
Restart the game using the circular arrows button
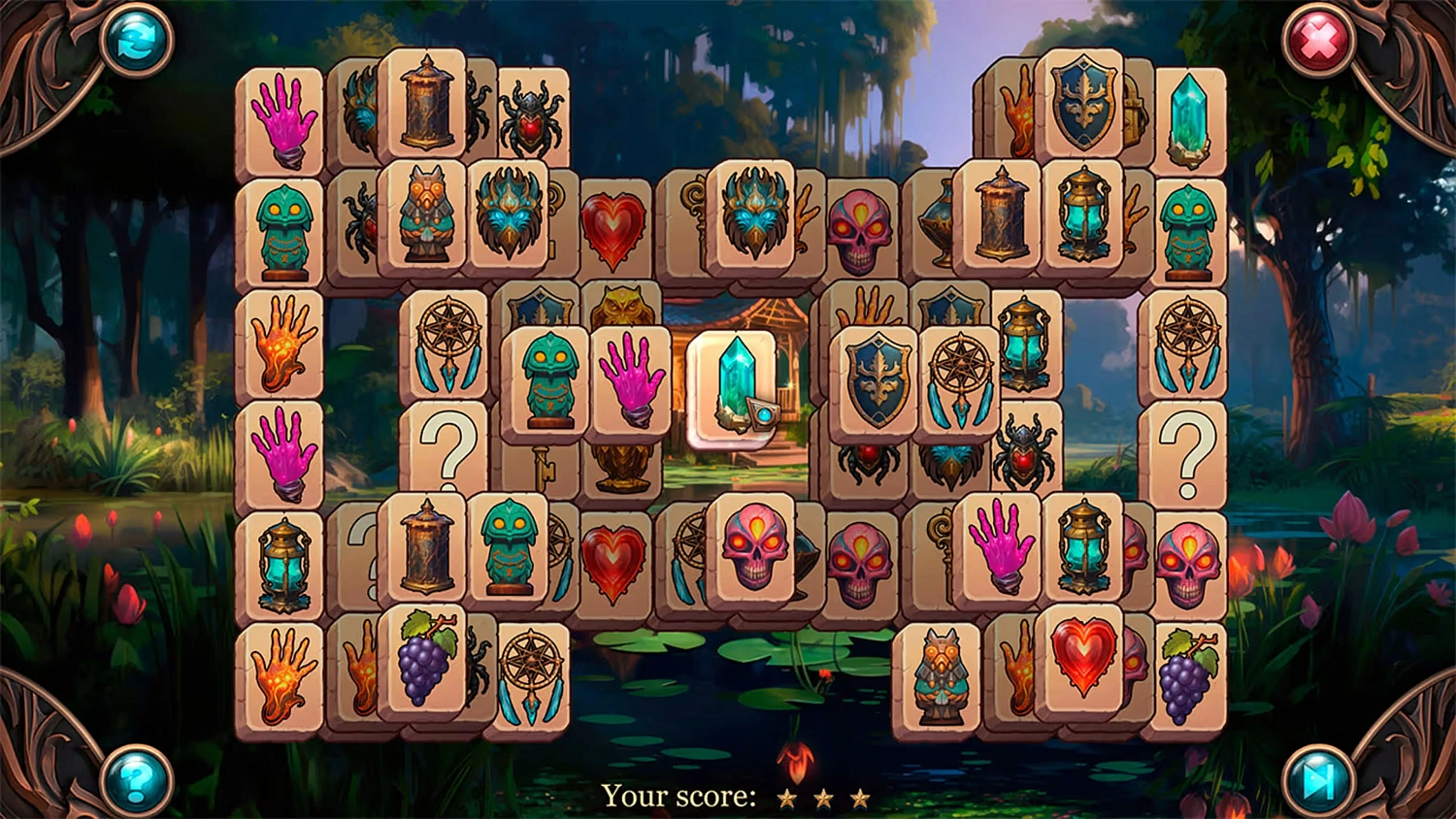click(134, 41)
